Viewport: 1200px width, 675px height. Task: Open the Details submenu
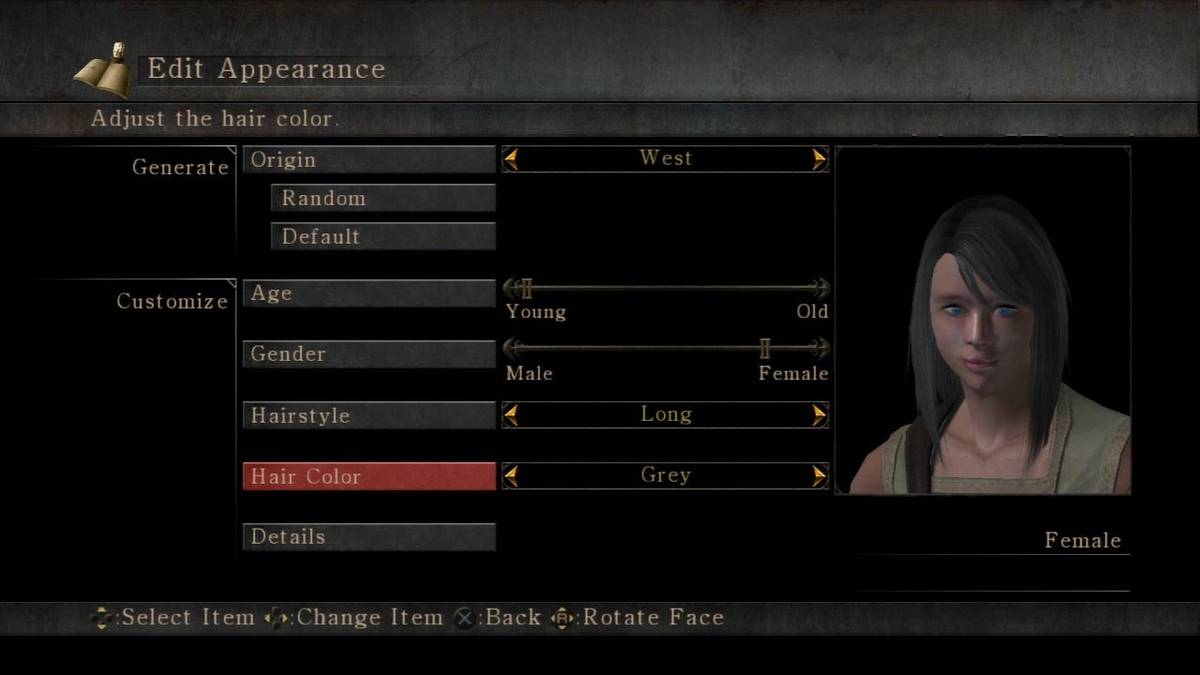tap(368, 537)
